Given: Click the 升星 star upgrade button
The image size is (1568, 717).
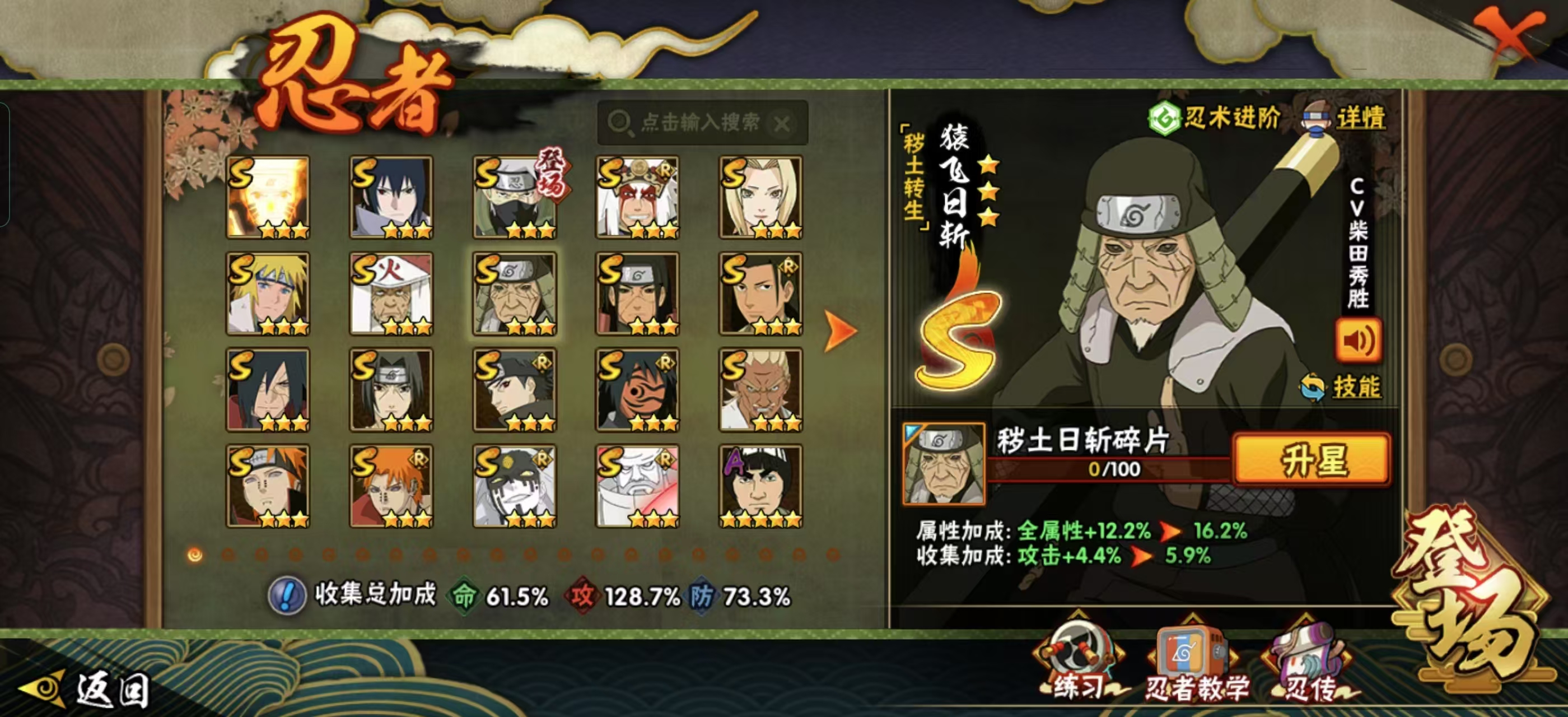Looking at the screenshot, I should coord(1311,459).
